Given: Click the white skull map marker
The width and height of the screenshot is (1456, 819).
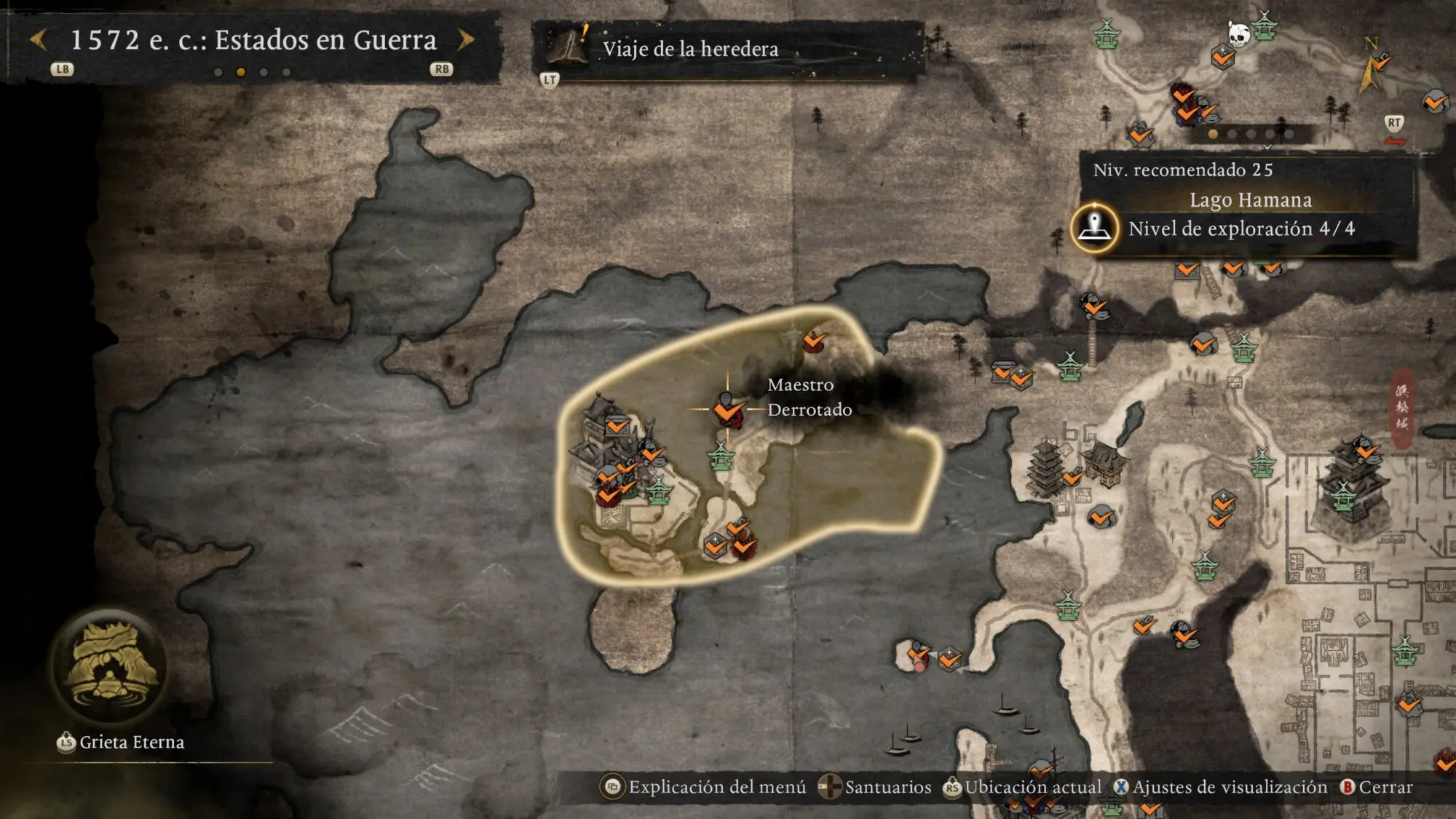Looking at the screenshot, I should (x=1238, y=33).
